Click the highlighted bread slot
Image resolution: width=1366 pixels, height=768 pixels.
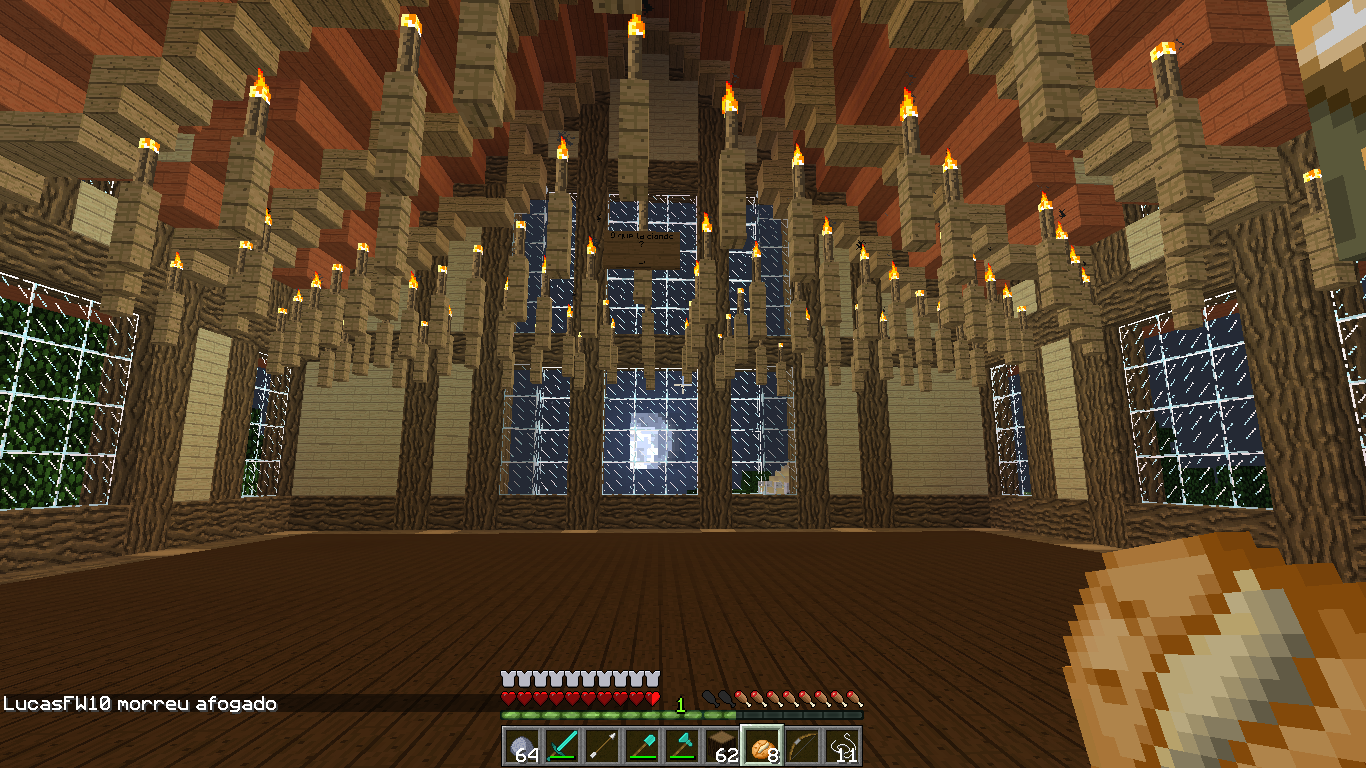[x=762, y=746]
